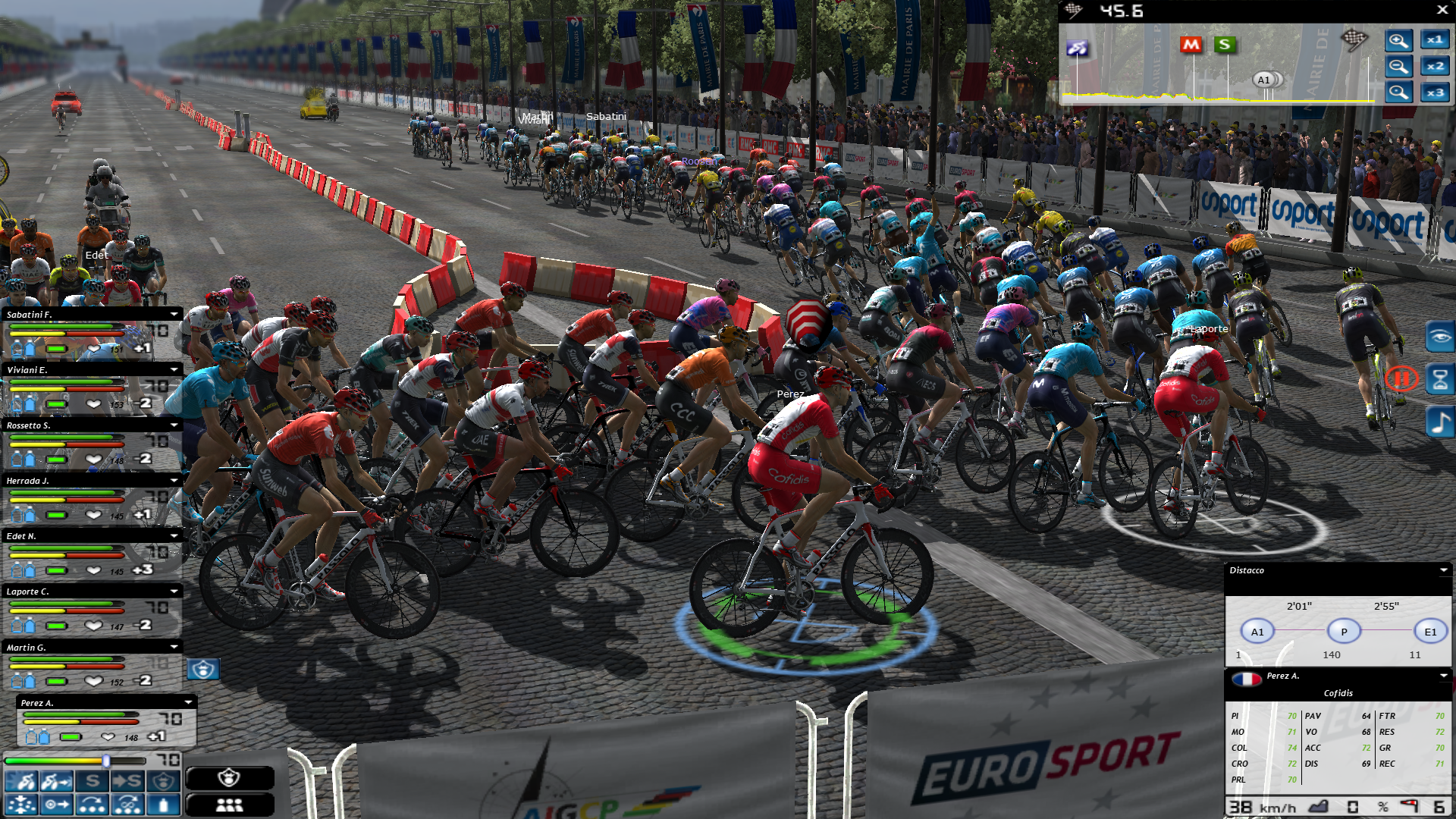Set game speed to x1
This screenshot has width=1456, height=819.
pyautogui.click(x=1435, y=40)
